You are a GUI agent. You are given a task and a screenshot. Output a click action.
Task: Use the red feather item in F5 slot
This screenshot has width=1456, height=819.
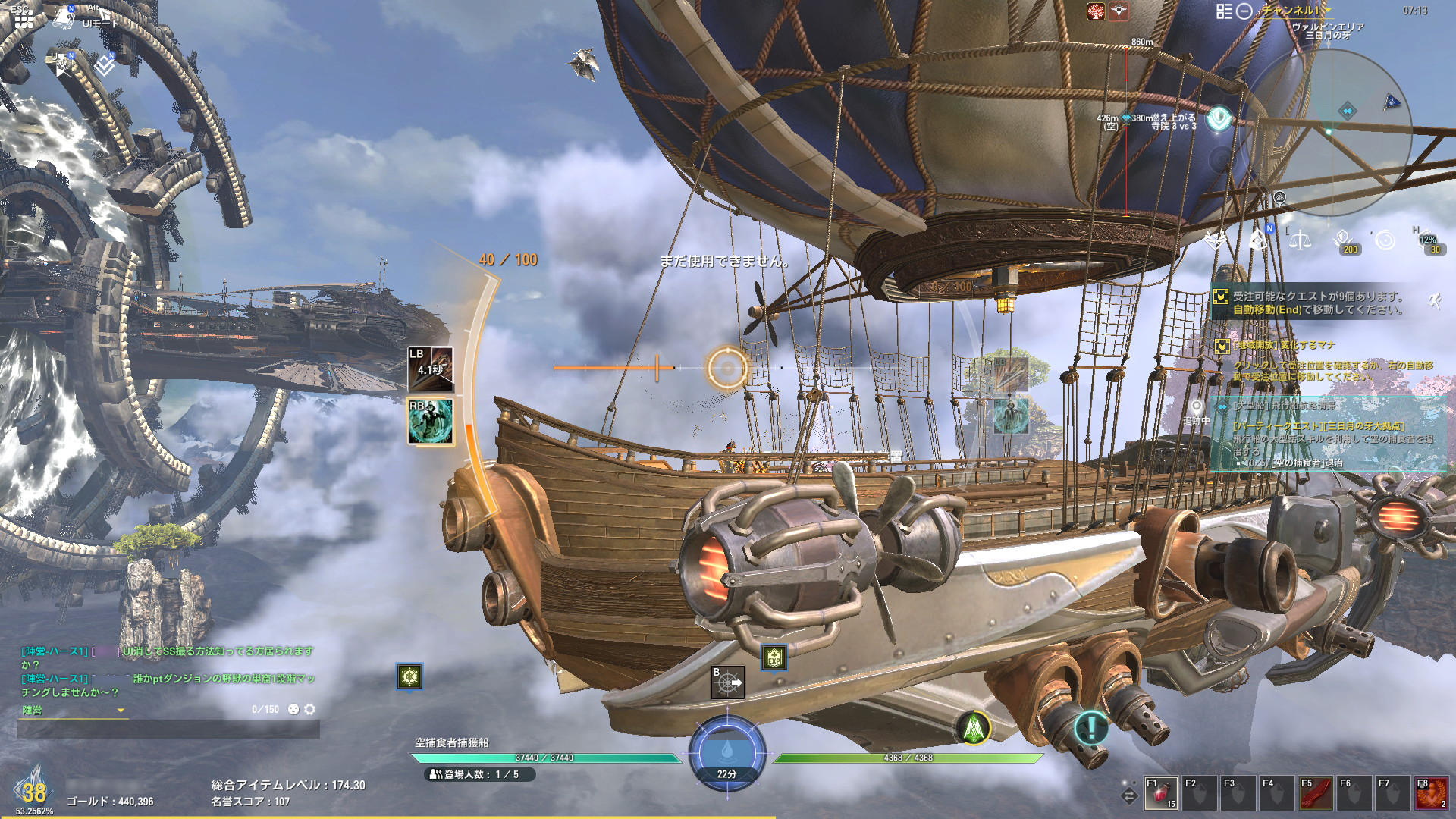[1316, 794]
